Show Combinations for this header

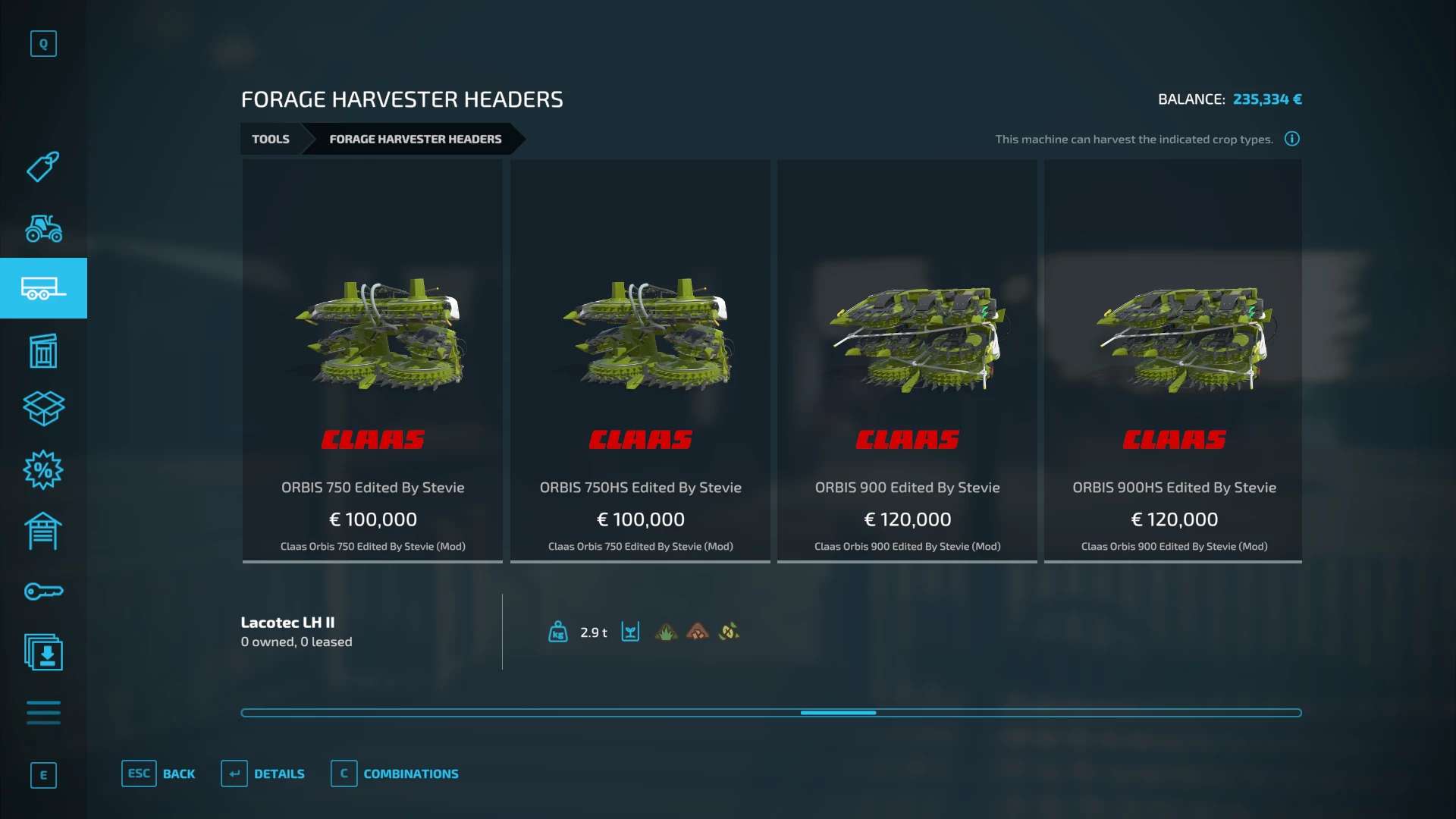(x=395, y=773)
